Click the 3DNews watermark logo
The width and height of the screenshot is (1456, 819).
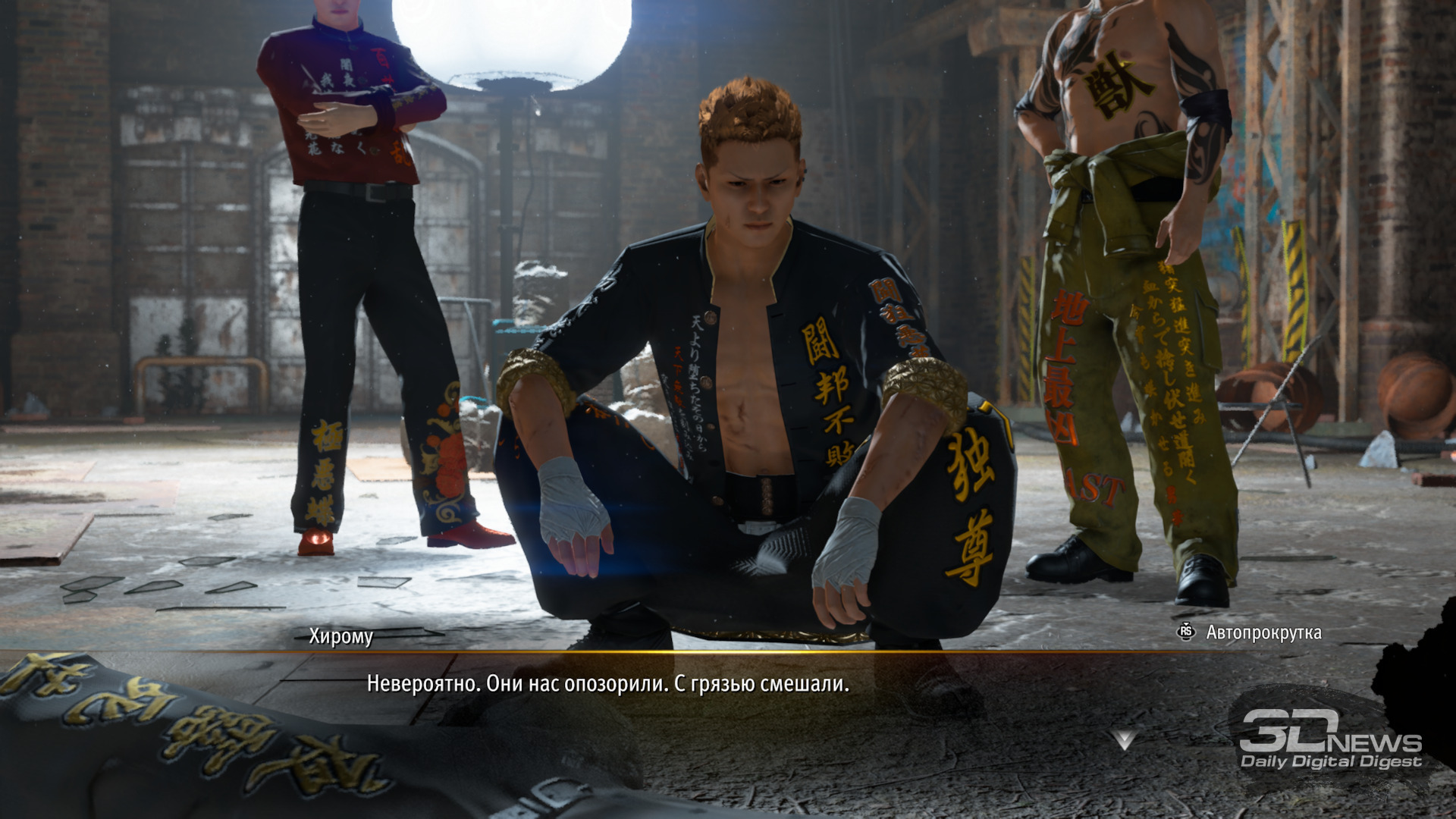[1330, 740]
